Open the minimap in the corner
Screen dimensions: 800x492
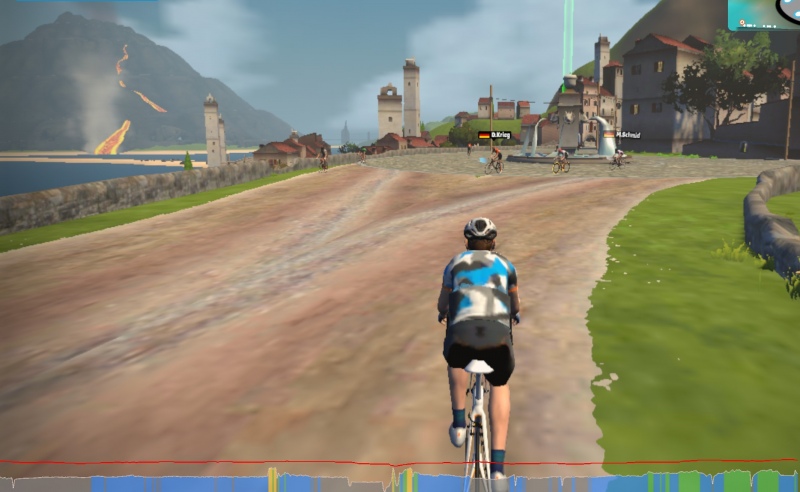764,14
